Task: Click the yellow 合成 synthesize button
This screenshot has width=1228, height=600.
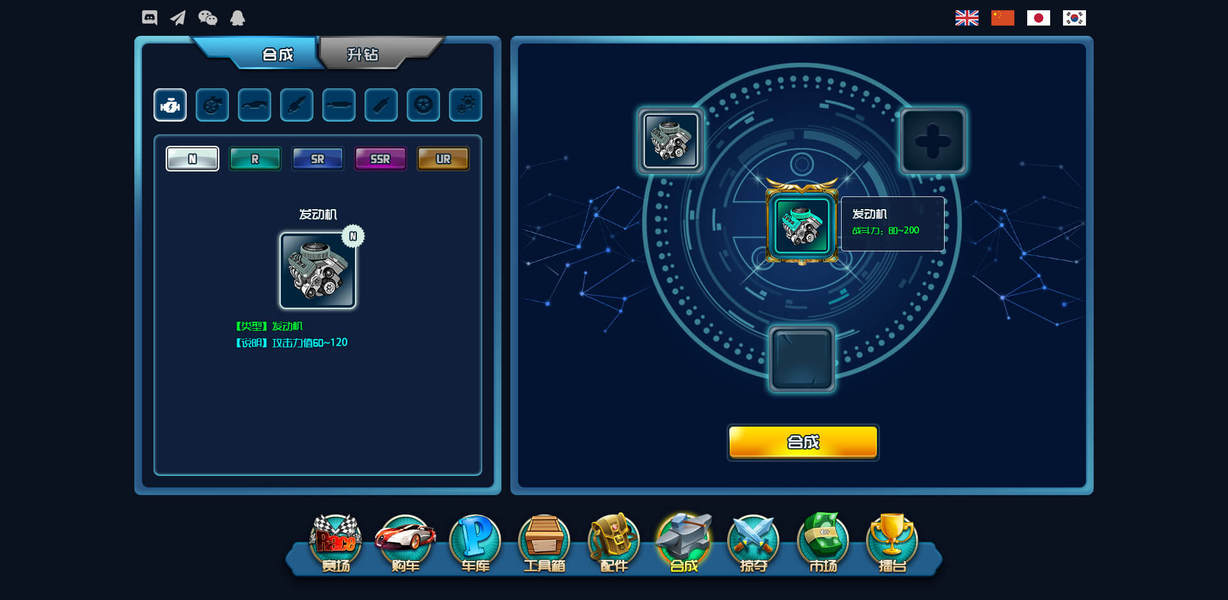Action: tap(803, 442)
